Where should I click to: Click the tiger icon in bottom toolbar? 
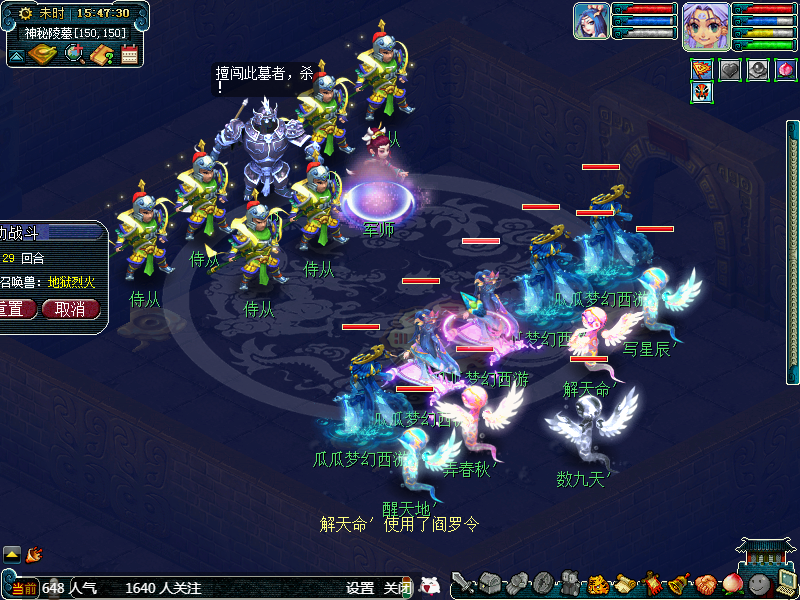(x=597, y=584)
